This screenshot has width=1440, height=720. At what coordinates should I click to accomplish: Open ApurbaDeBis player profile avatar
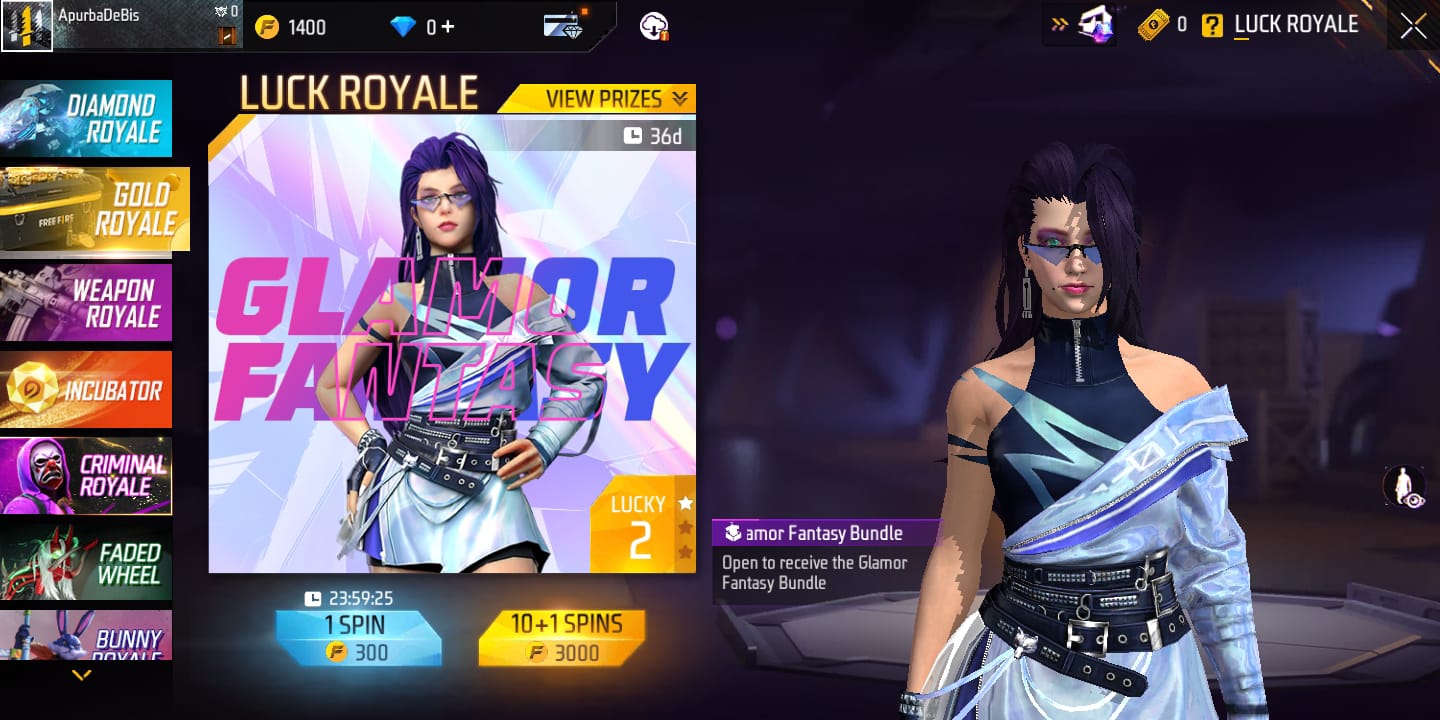(x=27, y=26)
